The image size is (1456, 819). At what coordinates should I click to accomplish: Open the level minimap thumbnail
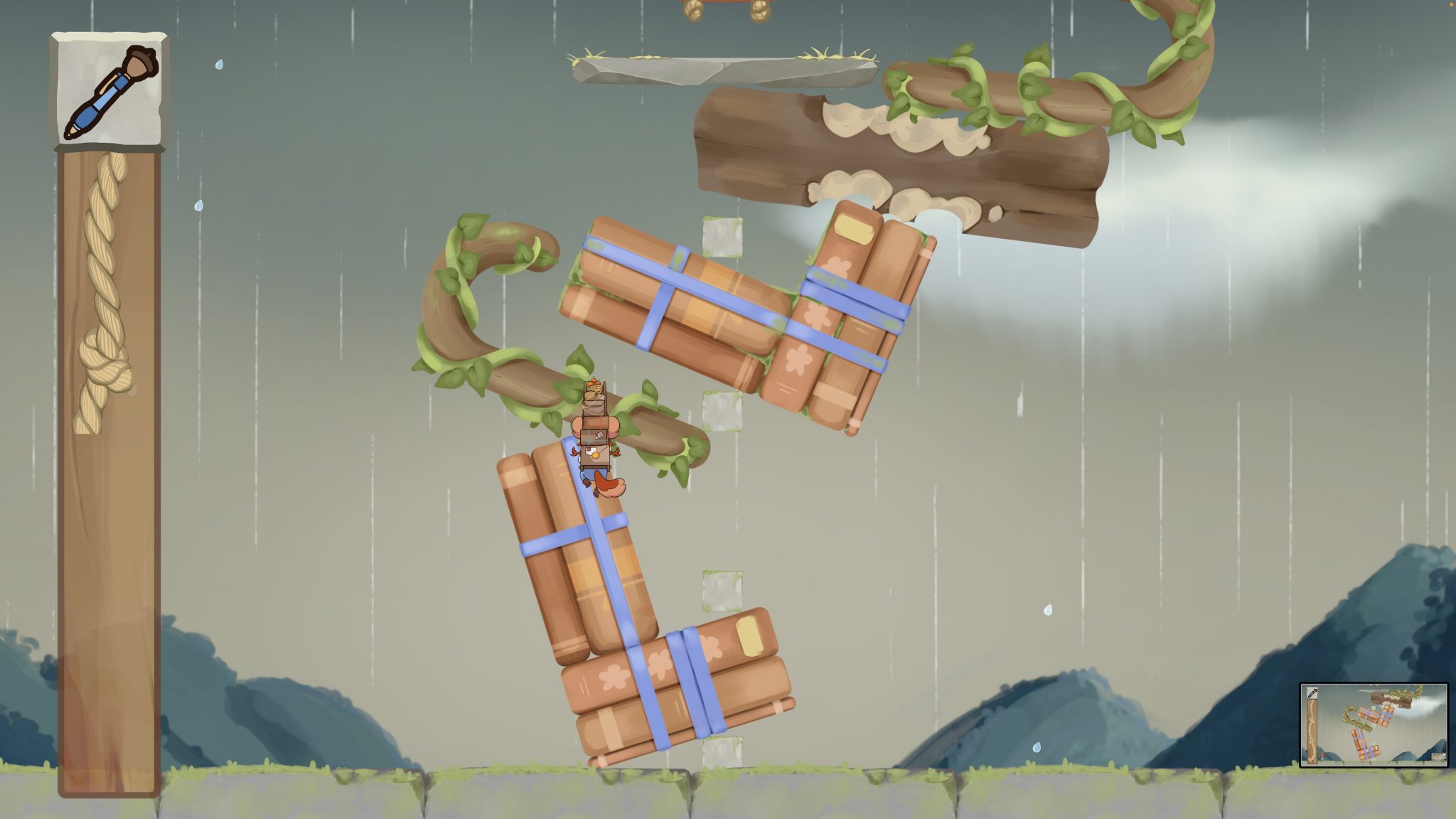[x=1374, y=724]
